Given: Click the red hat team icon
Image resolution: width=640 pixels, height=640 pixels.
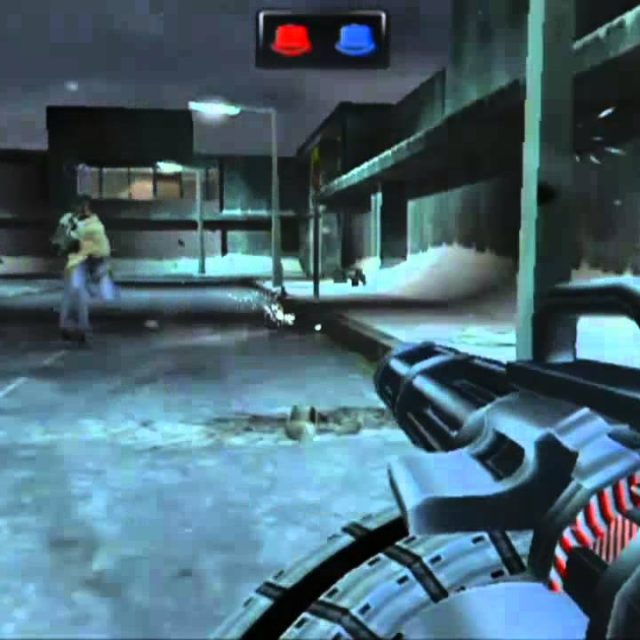Looking at the screenshot, I should point(291,39).
